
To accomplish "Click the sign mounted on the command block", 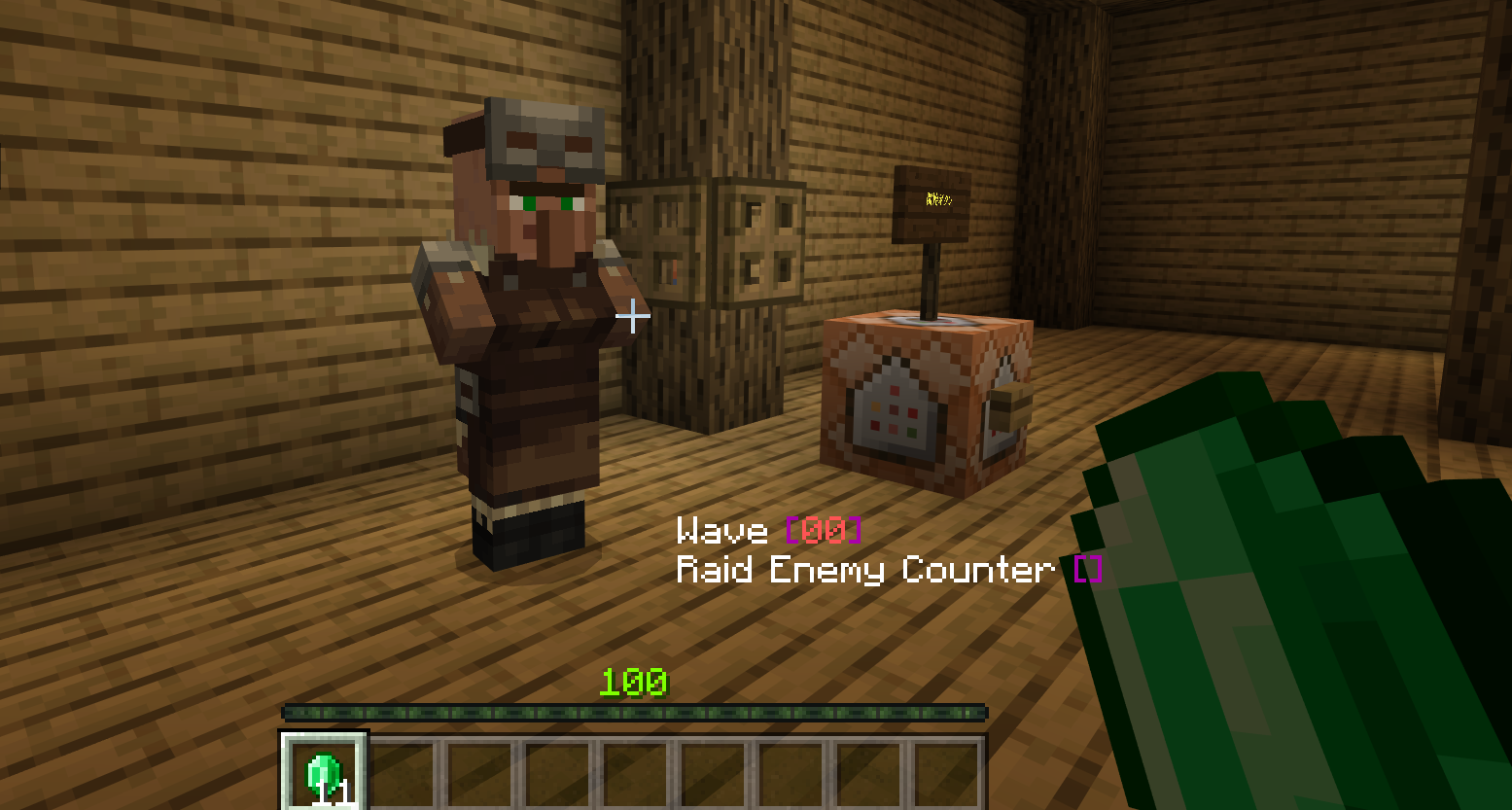I will coord(932,204).
